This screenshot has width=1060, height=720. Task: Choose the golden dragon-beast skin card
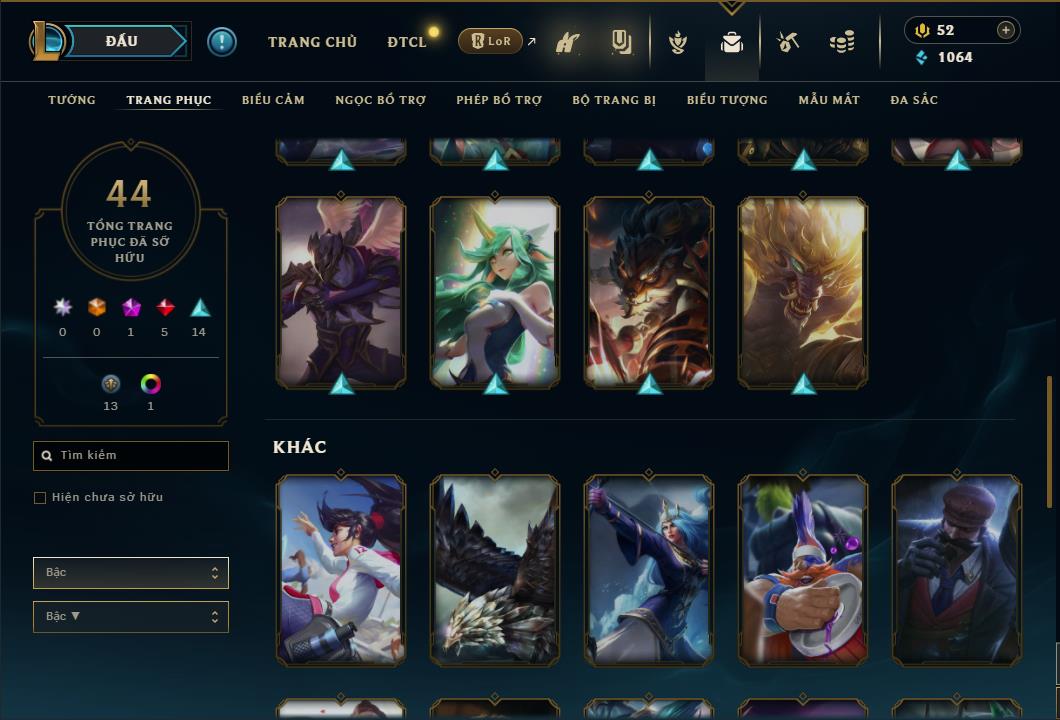(x=803, y=291)
